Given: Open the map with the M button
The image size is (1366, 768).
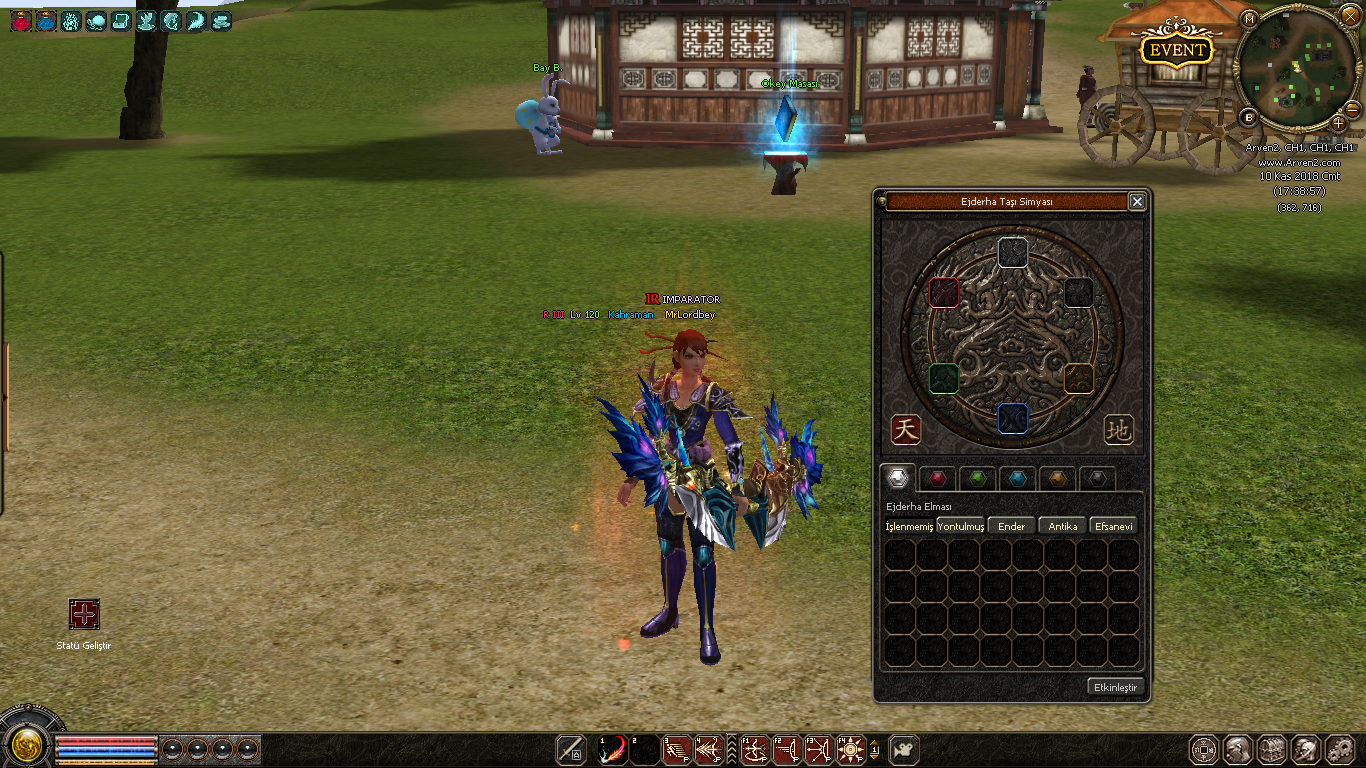Looking at the screenshot, I should 1249,19.
